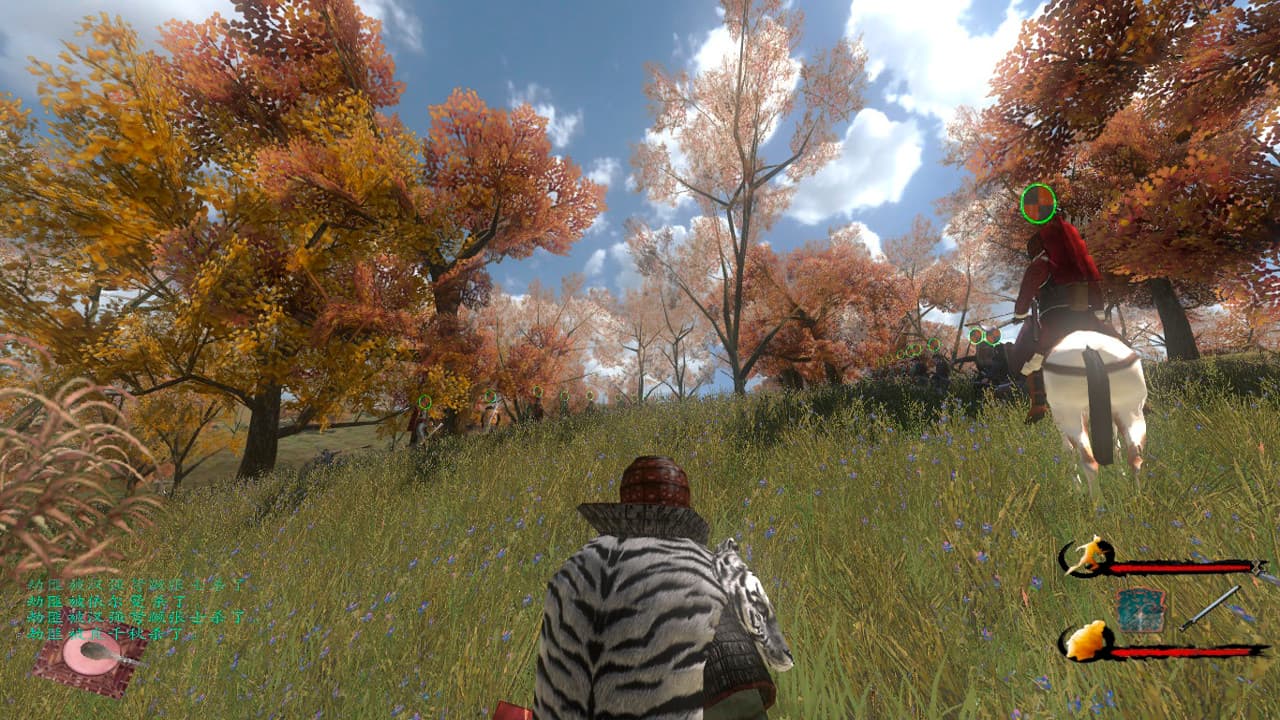The image size is (1280, 720).
Task: Click the sword icon next to the banner emblem
Action: tap(1210, 608)
